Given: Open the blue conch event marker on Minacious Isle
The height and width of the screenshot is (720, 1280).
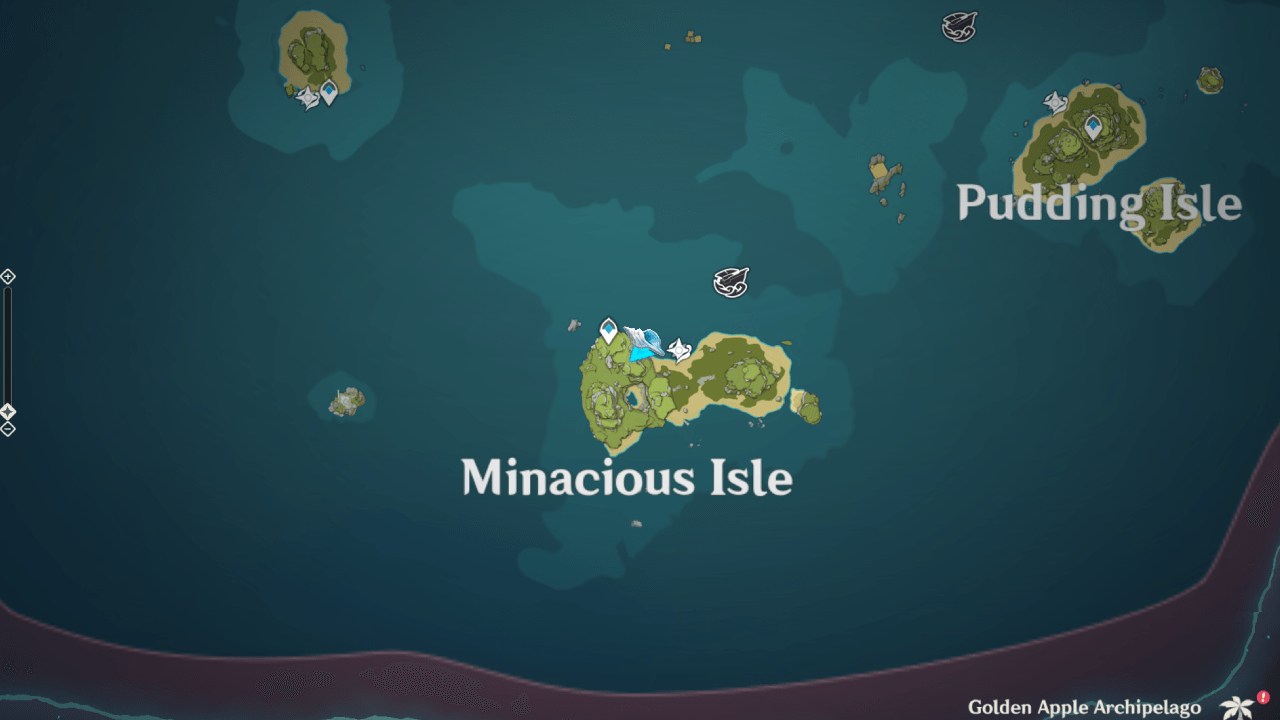Looking at the screenshot, I should tap(643, 341).
